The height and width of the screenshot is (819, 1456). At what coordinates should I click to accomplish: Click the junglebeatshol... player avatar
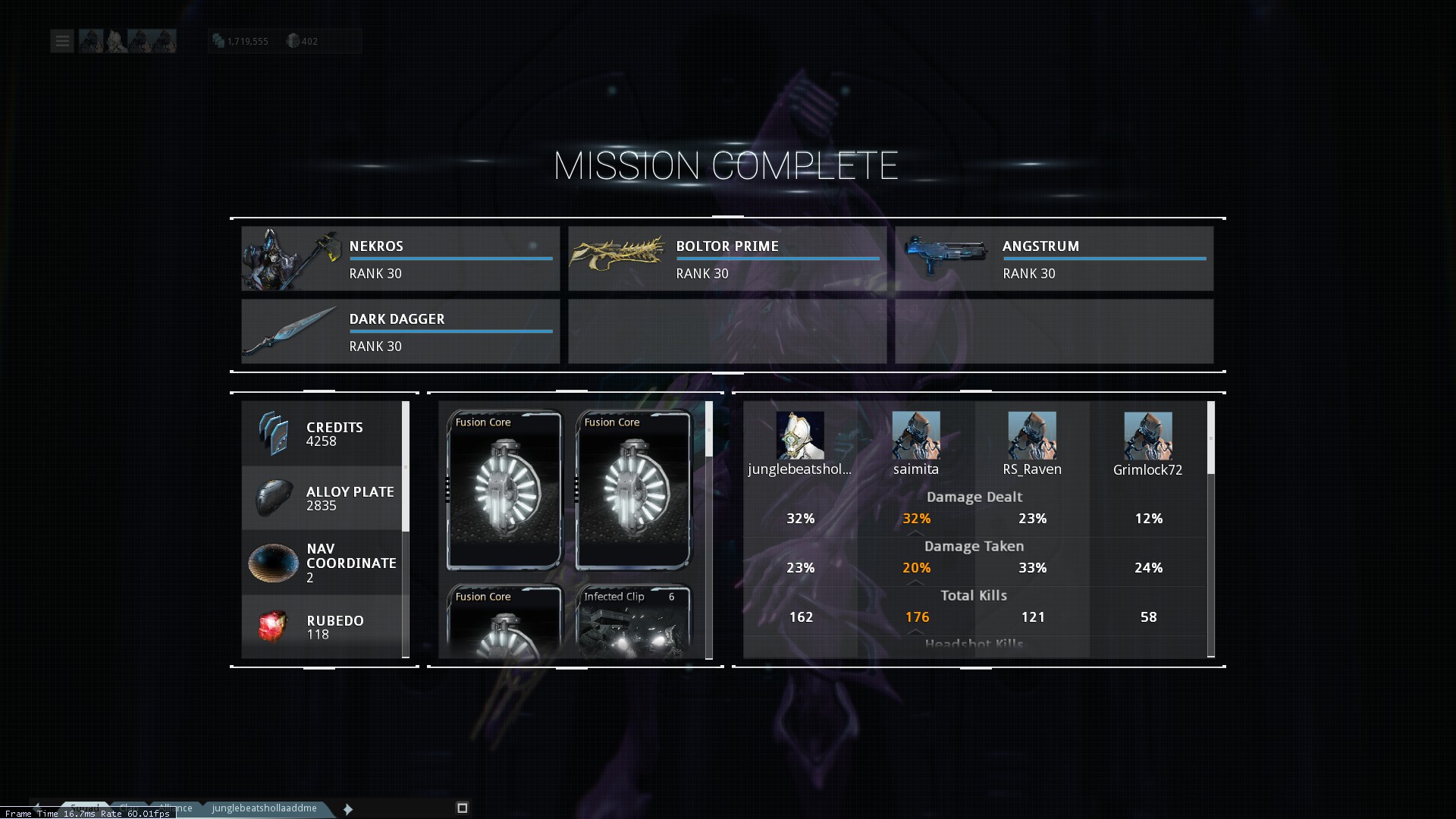pyautogui.click(x=800, y=435)
